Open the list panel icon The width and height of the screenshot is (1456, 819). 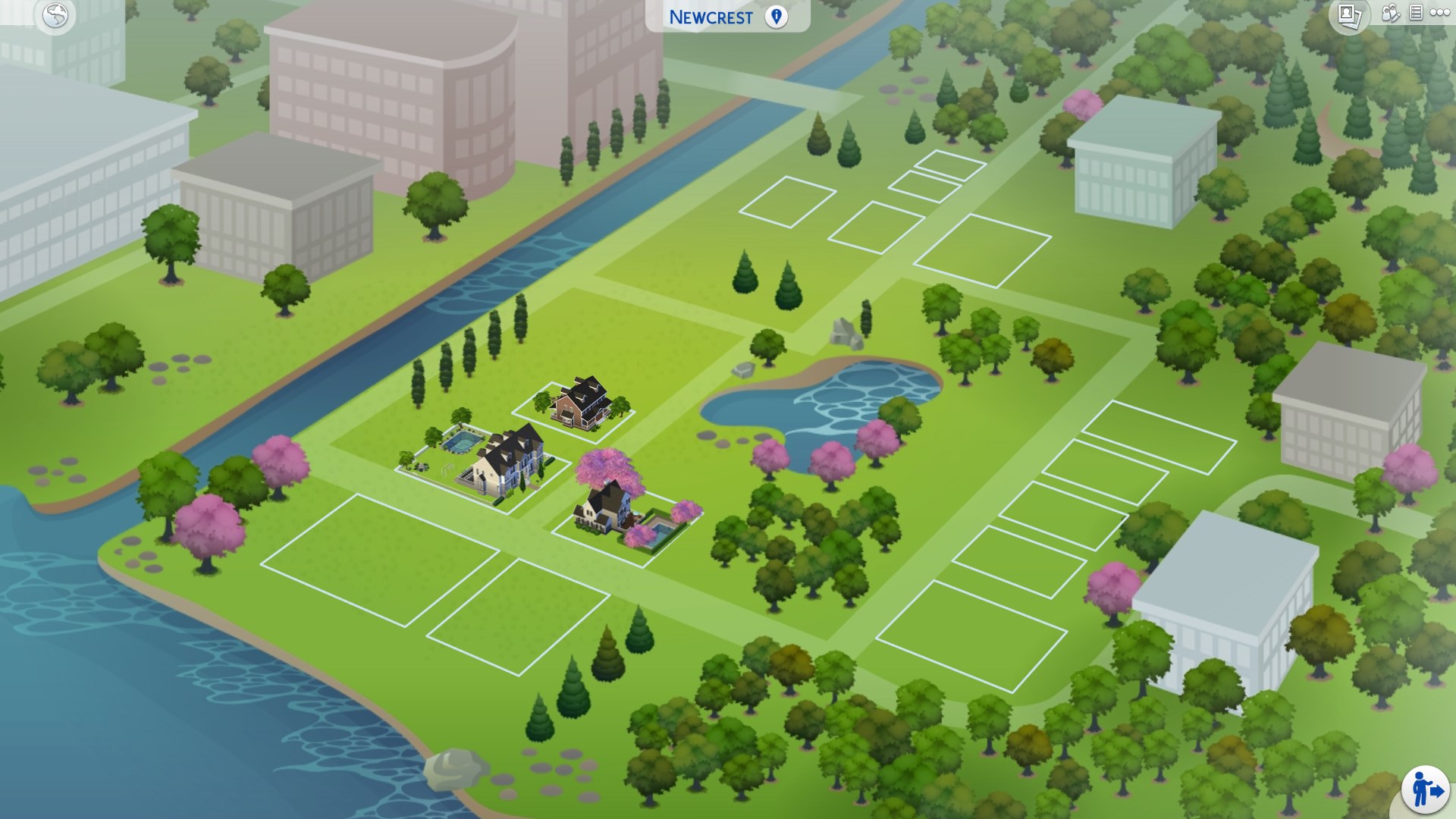tap(1415, 14)
